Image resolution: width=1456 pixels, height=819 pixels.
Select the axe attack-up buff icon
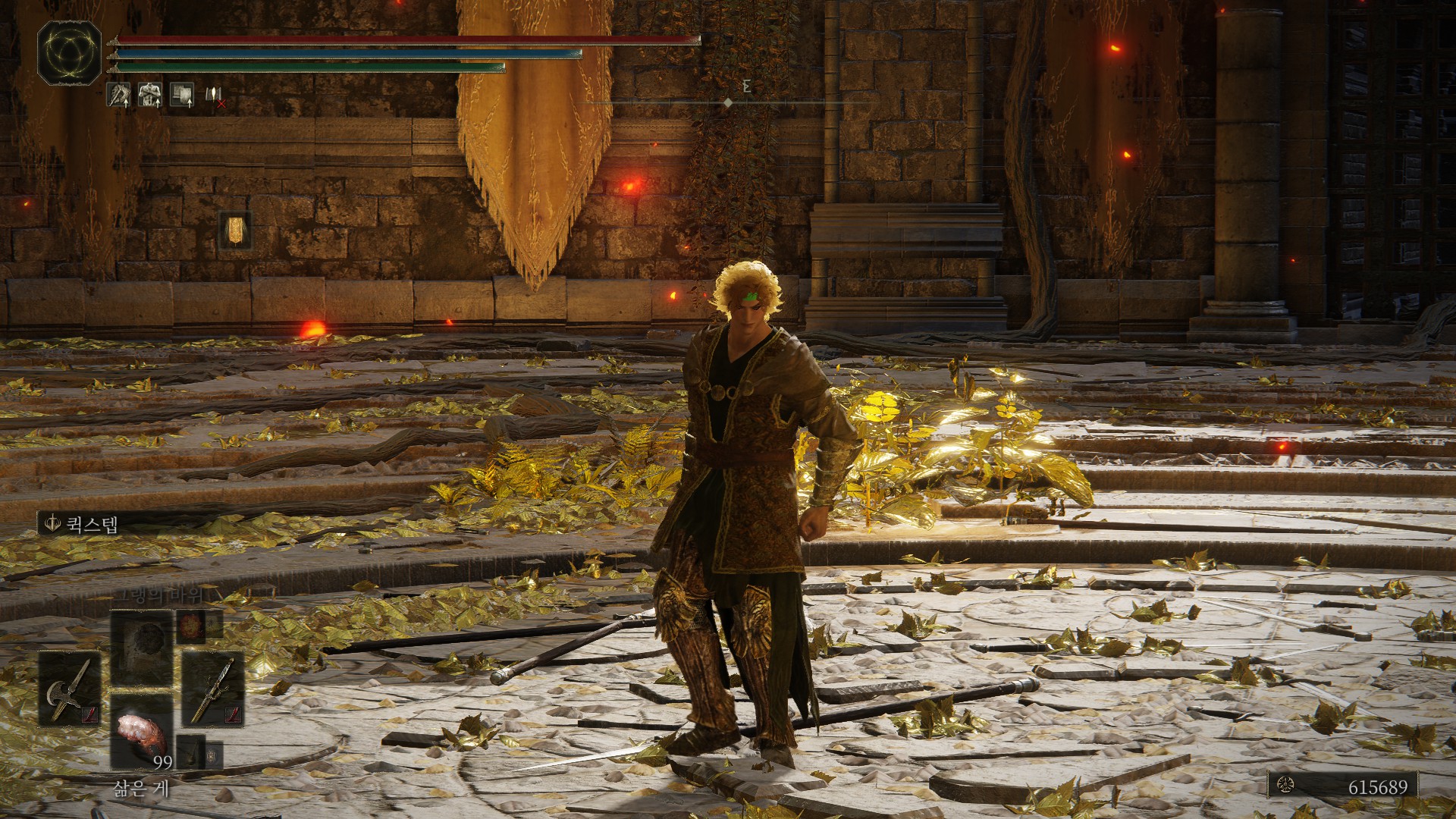pyautogui.click(x=118, y=95)
